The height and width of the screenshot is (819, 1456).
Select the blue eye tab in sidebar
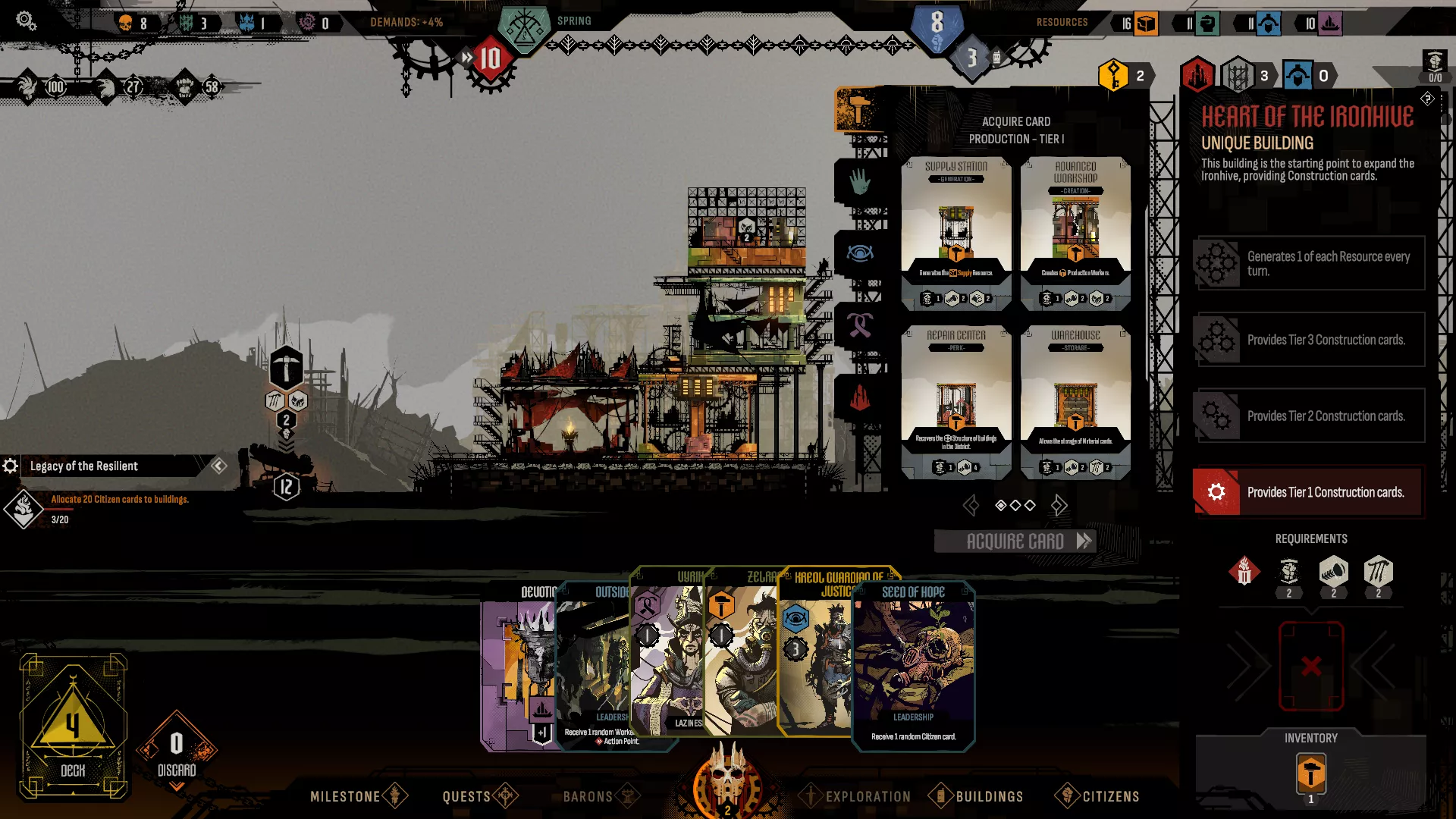pyautogui.click(x=861, y=253)
